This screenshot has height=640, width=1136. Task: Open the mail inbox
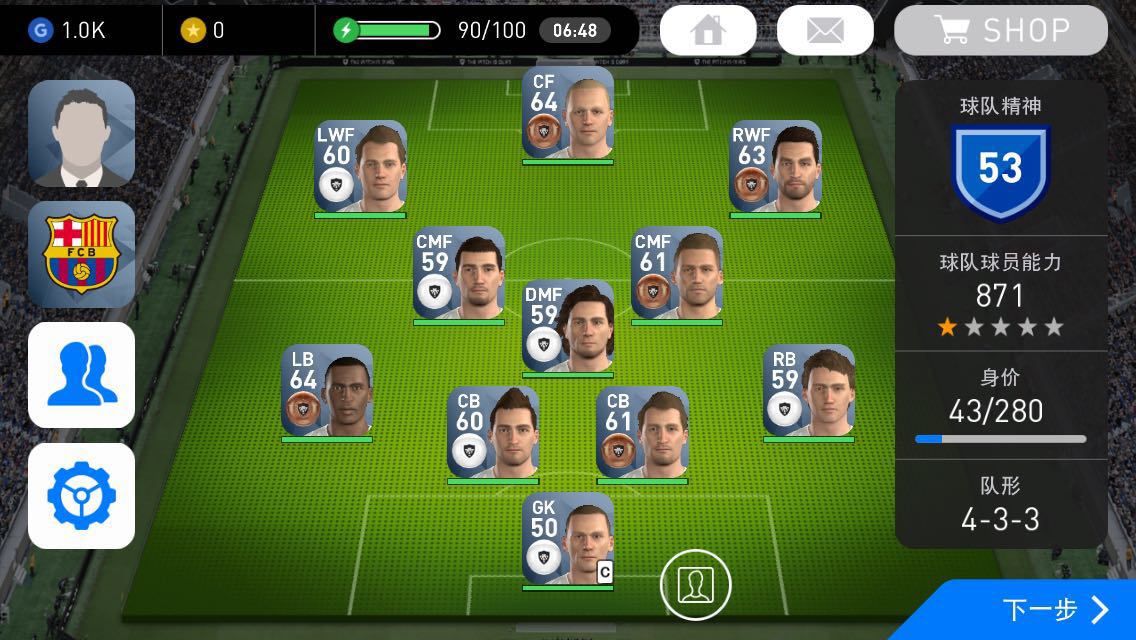click(x=825, y=30)
